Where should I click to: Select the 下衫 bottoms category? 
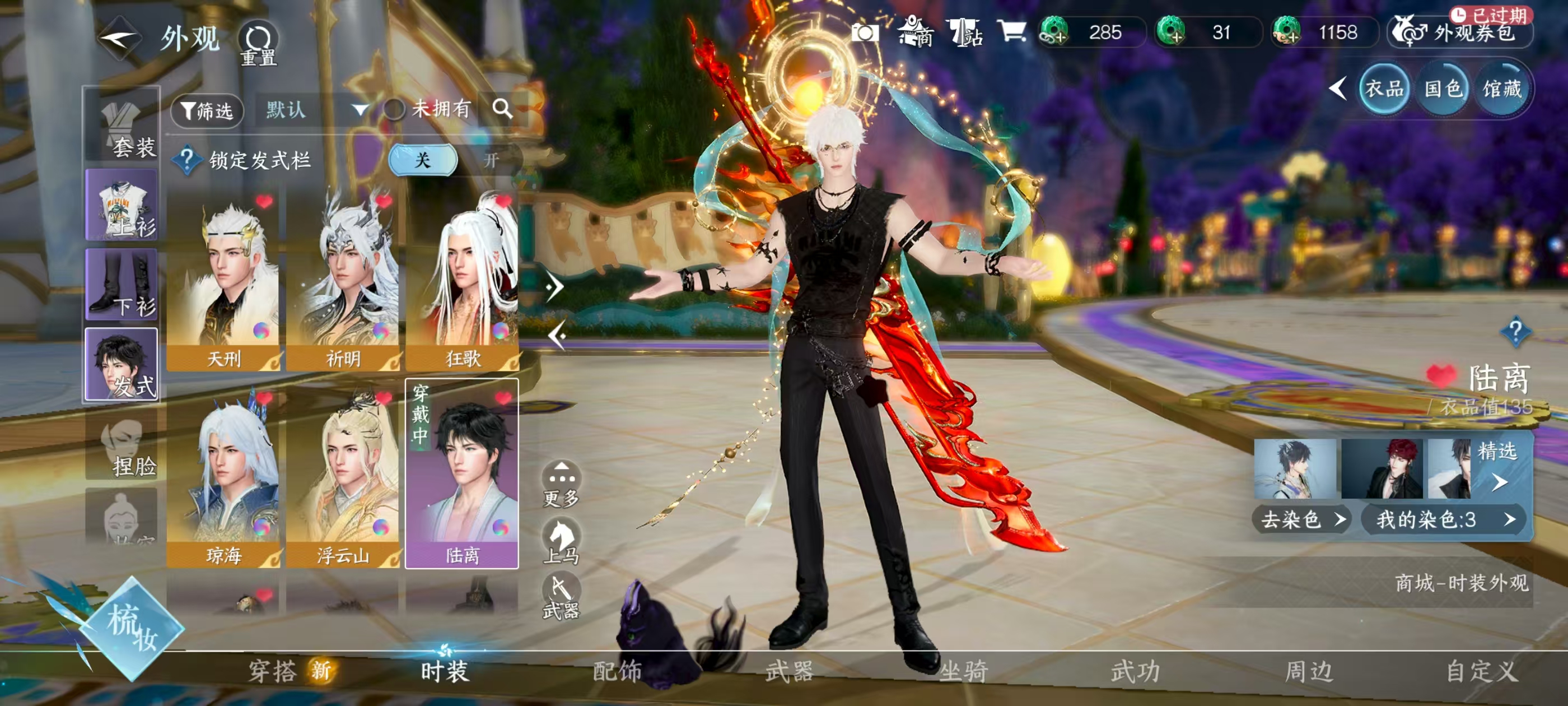[122, 284]
